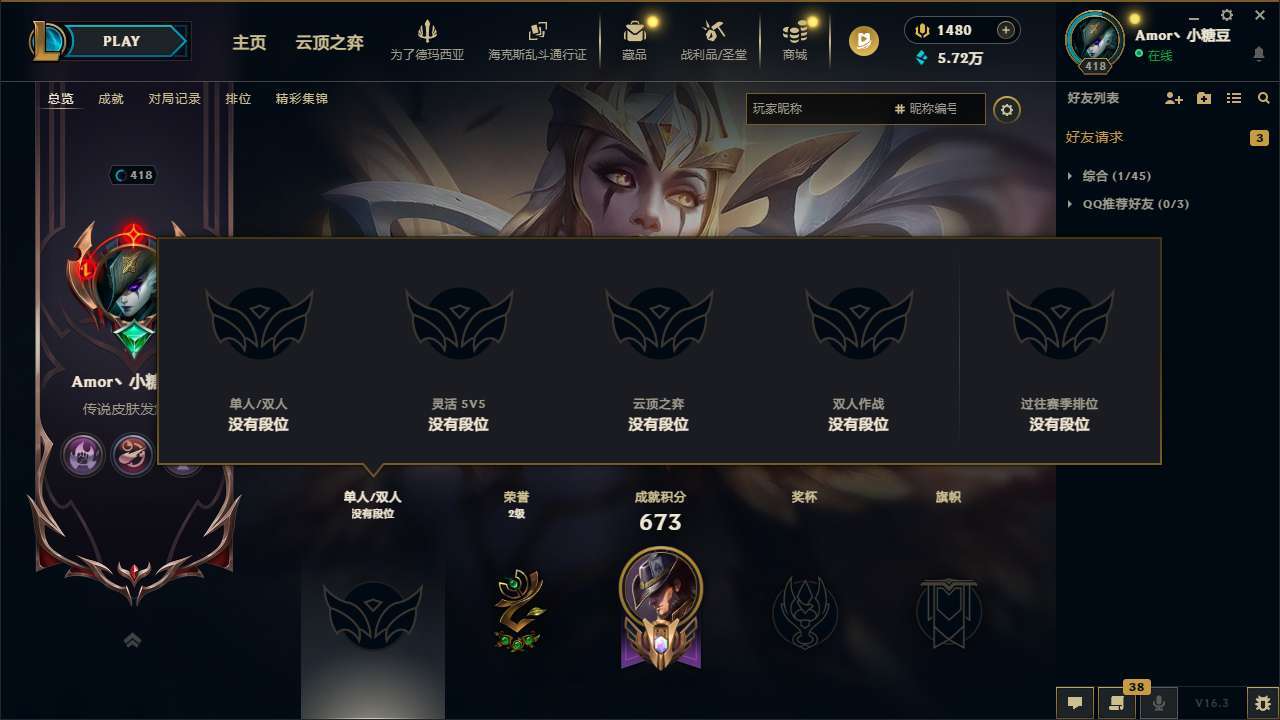This screenshot has height=720, width=1280.
Task: Open search settings via gear icon
Action: (1007, 109)
